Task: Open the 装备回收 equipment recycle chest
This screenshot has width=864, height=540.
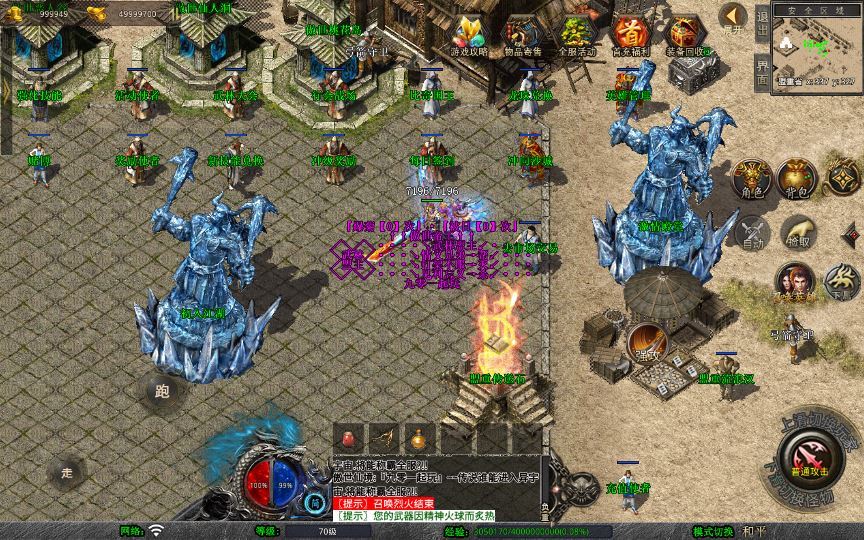Action: 686,35
